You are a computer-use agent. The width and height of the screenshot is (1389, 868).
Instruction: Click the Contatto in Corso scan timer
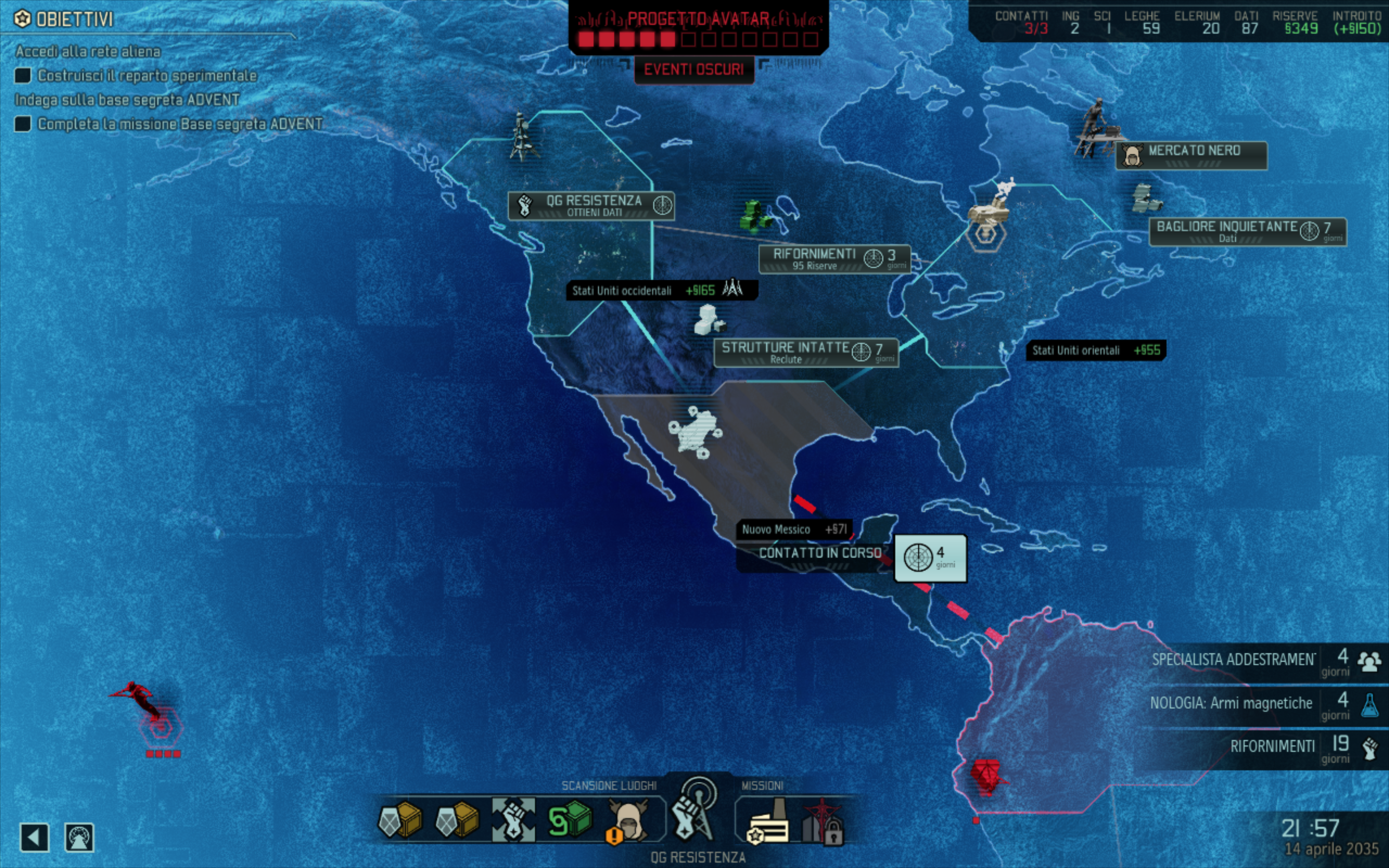tap(930, 558)
